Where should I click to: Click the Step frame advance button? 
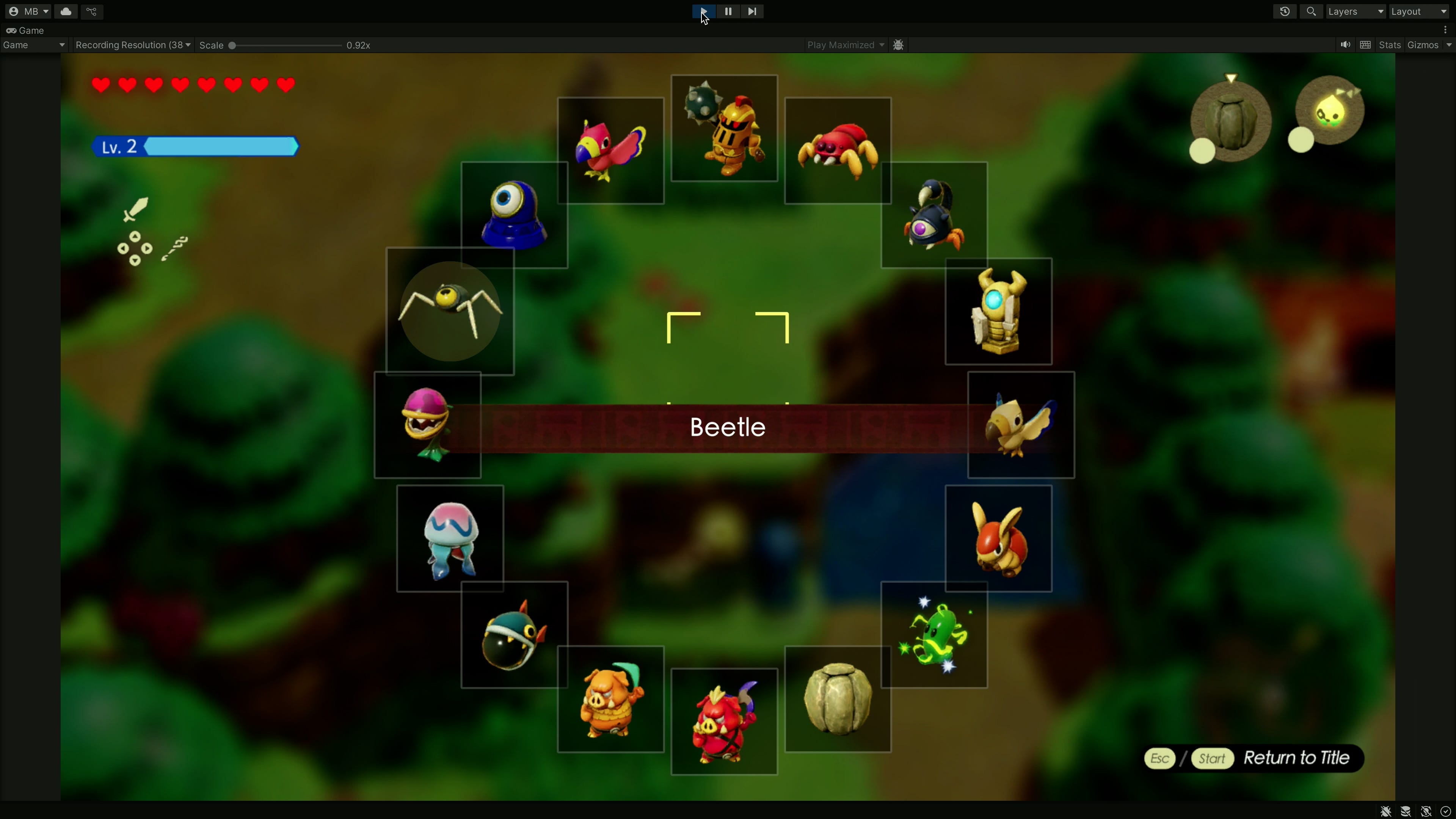[x=752, y=11]
